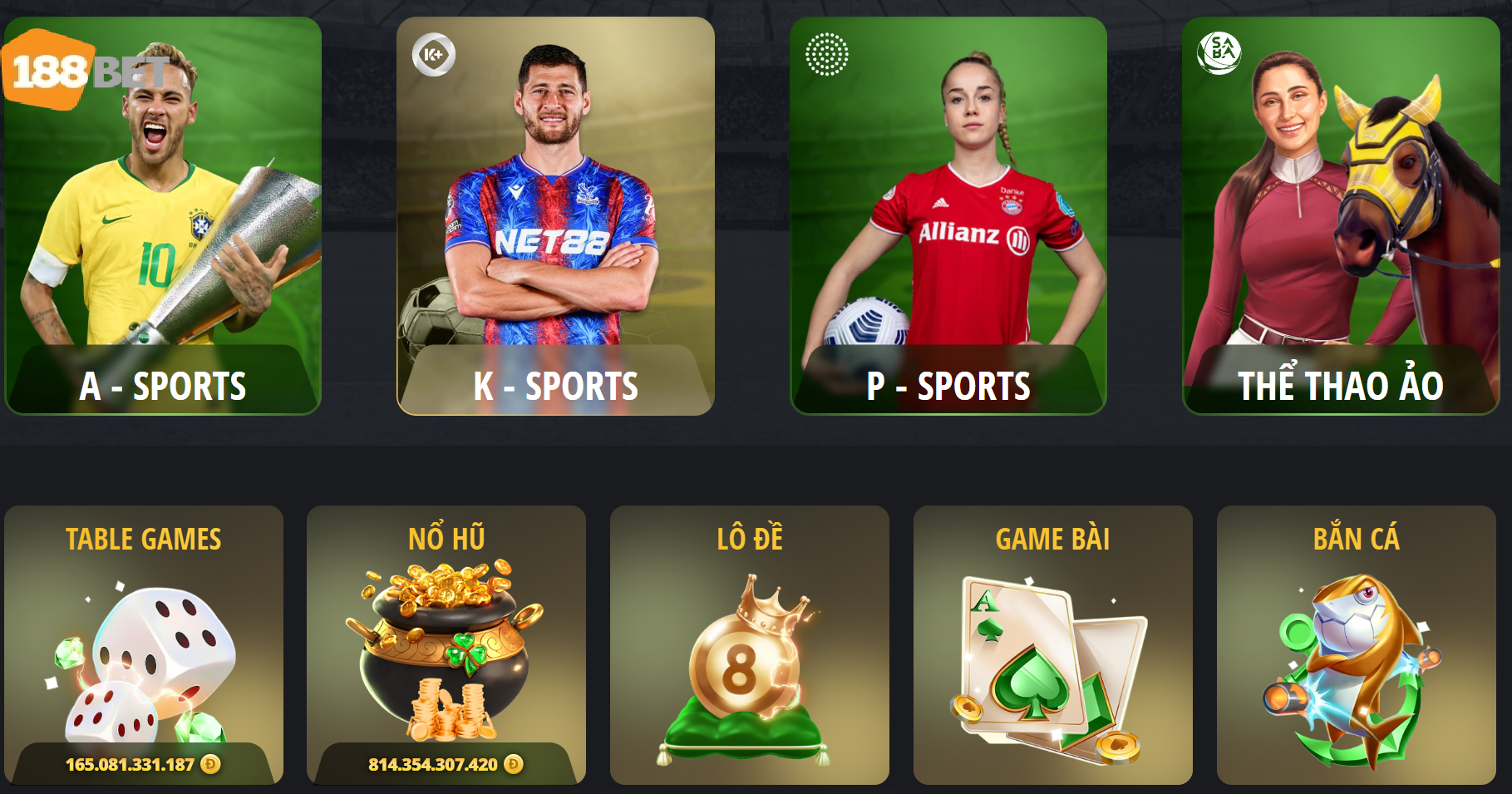Select the GAME BÀI heading
Screen dimensions: 1512x794
coord(1049,539)
